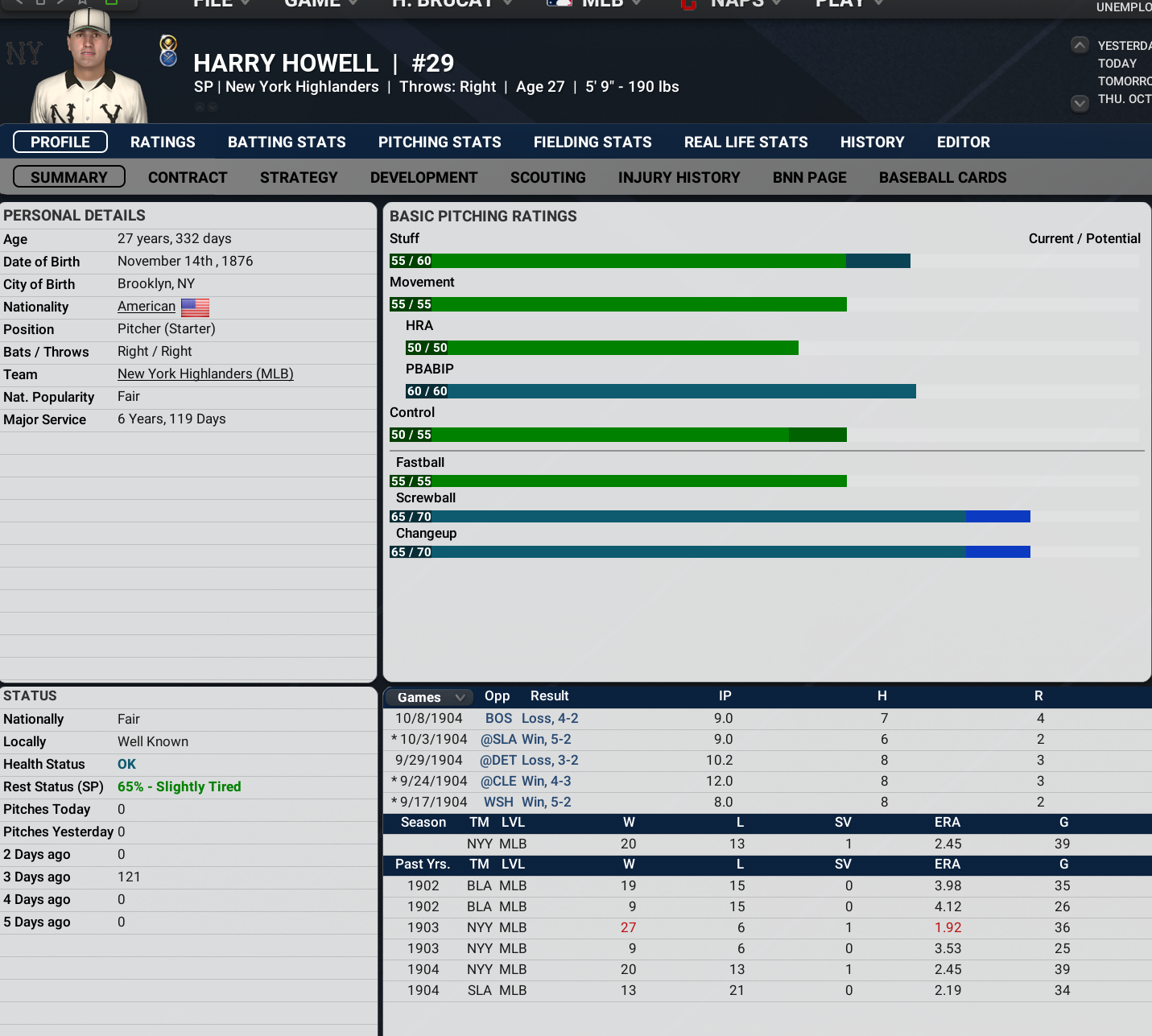Viewport: 1152px width, 1036px height.
Task: Open the Games dropdown in the log panel
Action: click(427, 696)
